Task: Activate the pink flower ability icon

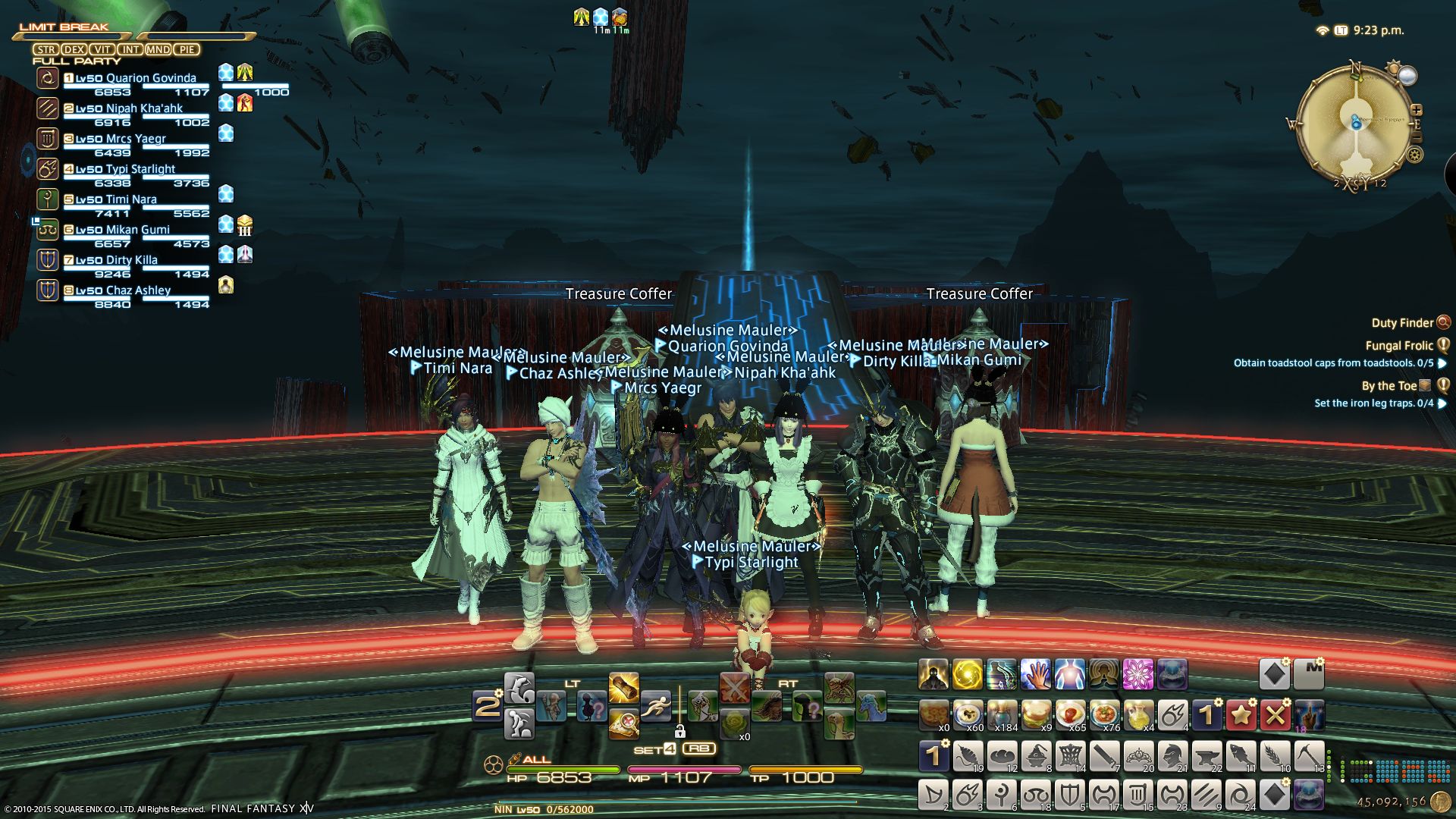Action: 1138,673
